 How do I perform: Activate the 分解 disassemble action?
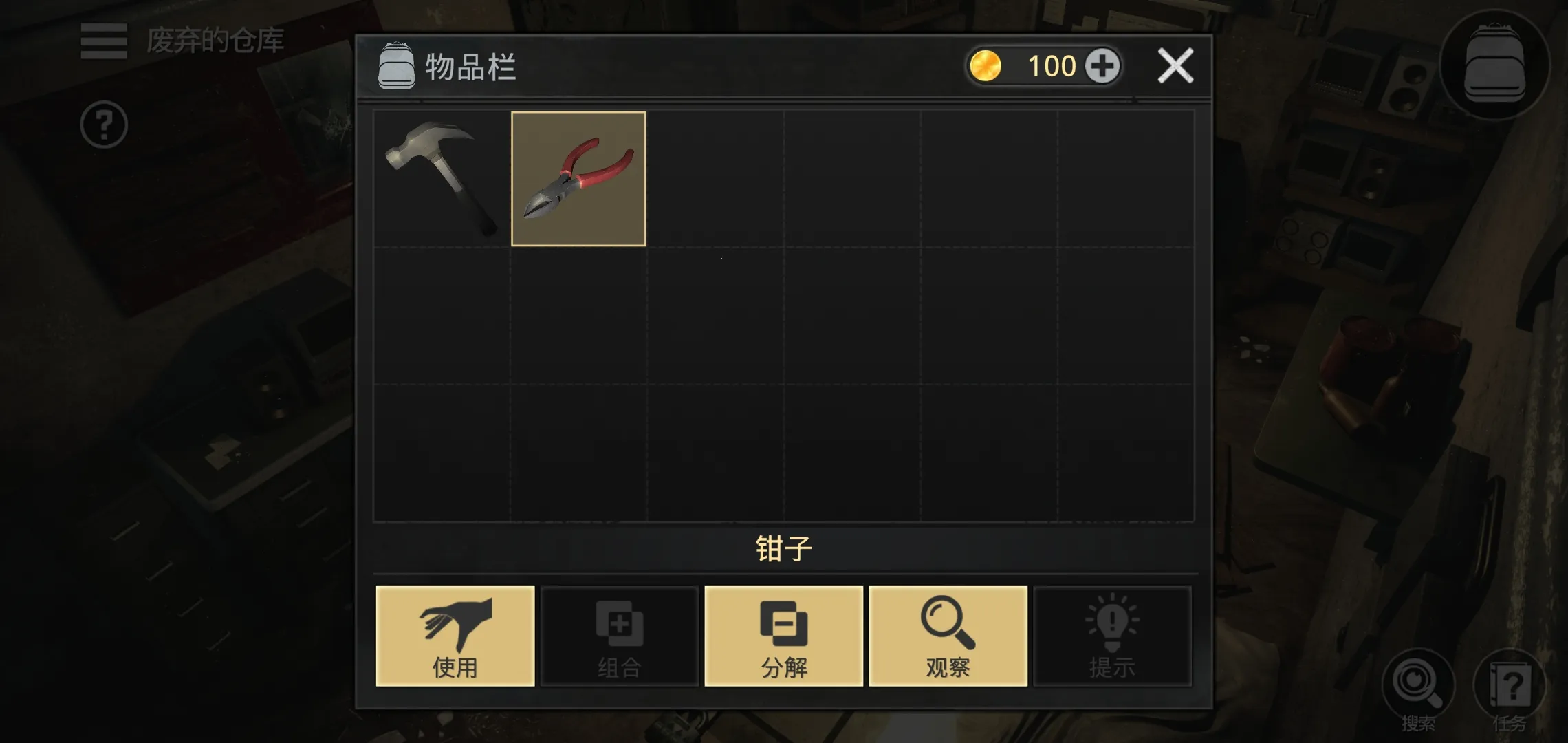pyautogui.click(x=783, y=636)
